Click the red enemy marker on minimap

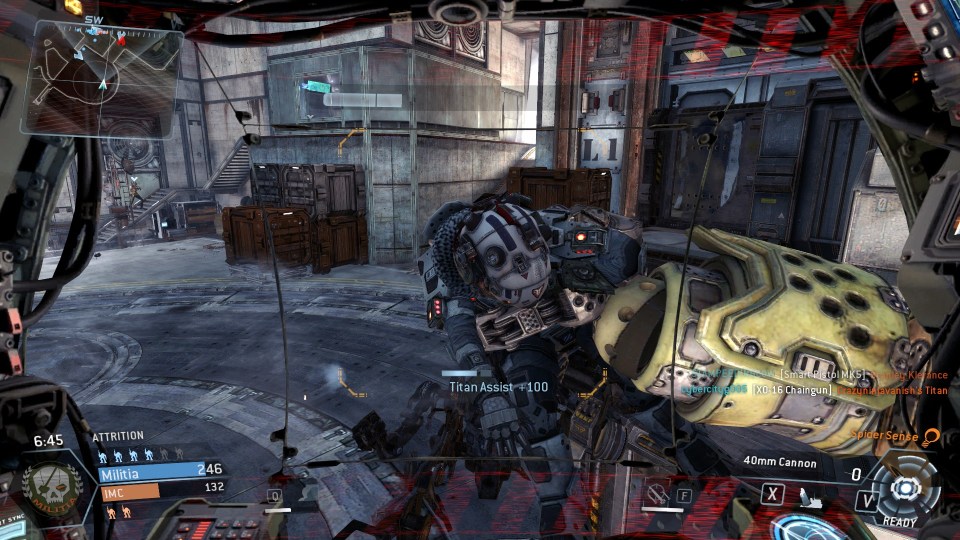point(121,40)
